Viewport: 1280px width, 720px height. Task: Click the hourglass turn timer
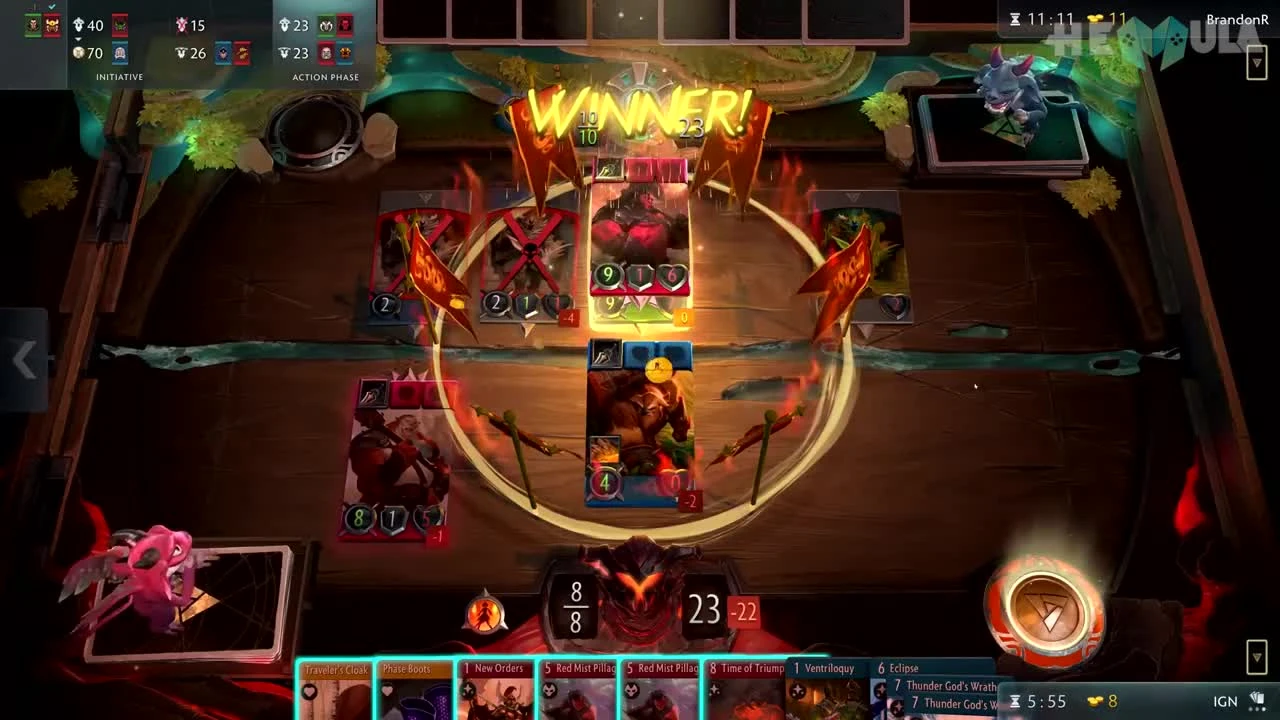[1017, 17]
